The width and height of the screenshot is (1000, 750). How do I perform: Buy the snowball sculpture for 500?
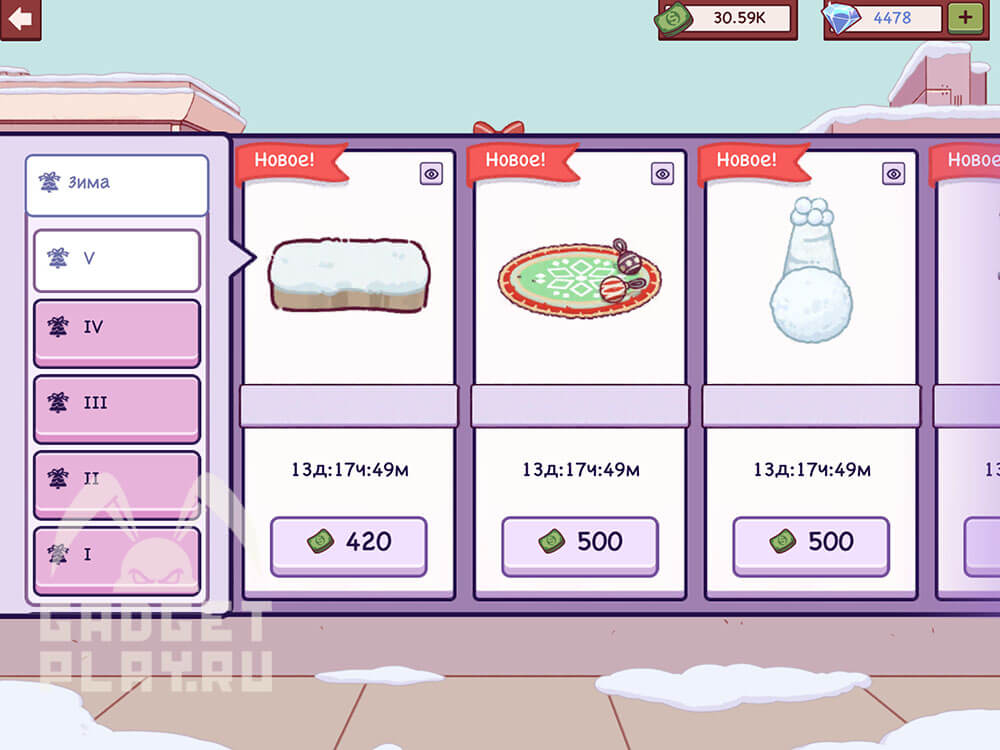[811, 545]
